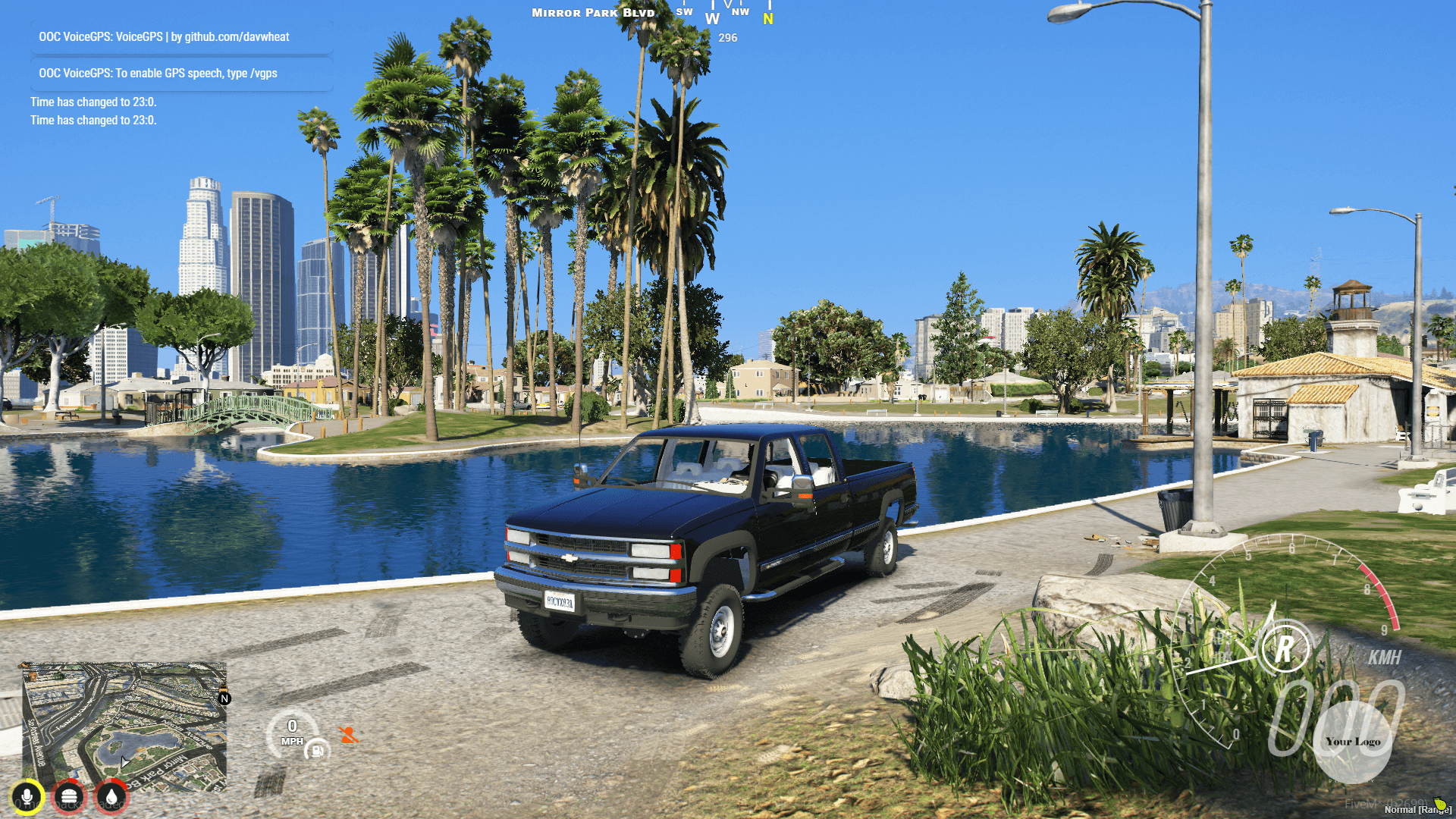Select the Mirror Park Blvd street label
The image size is (1456, 819).
tap(592, 13)
